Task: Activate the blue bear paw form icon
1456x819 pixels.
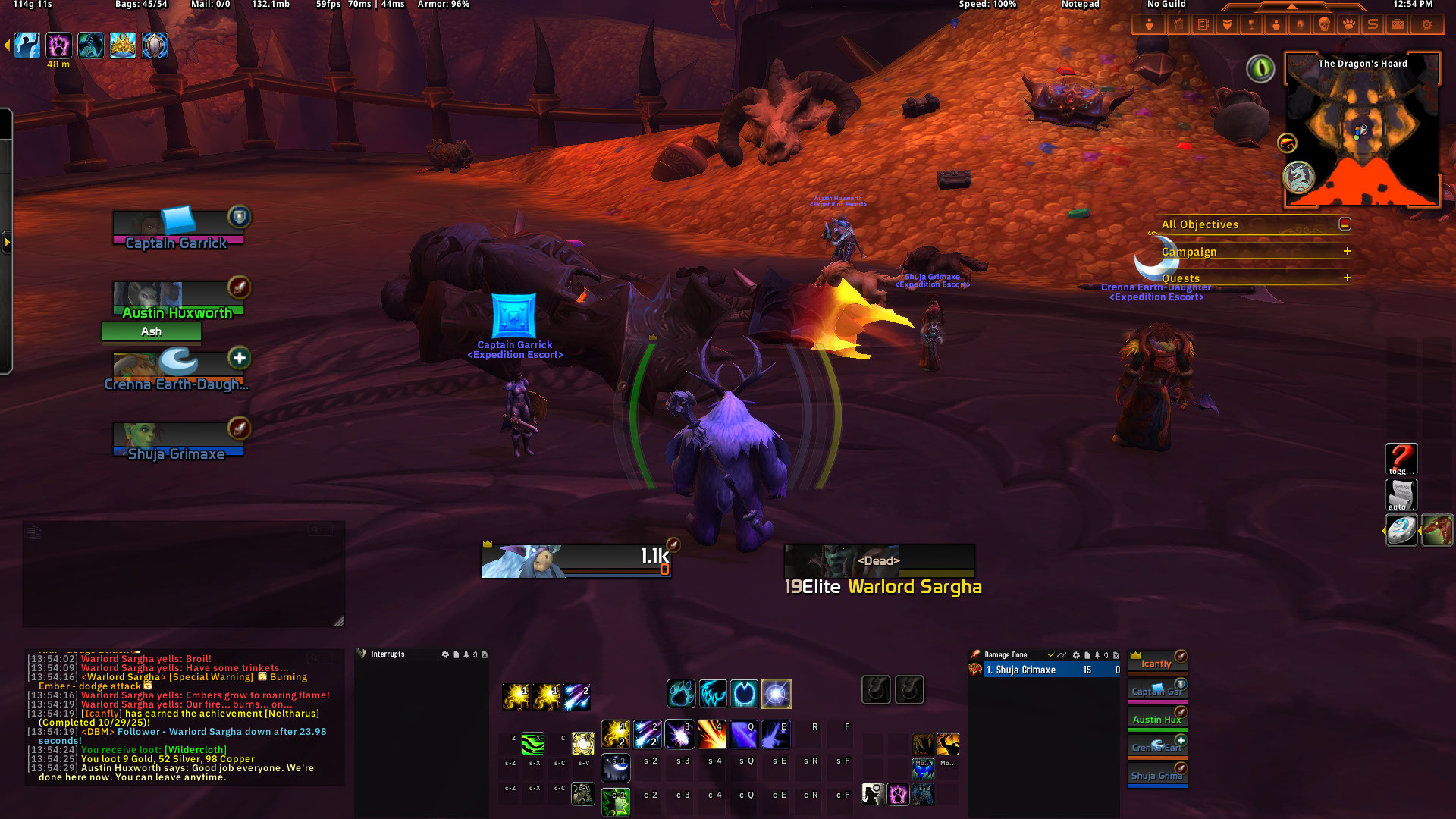Action: [x=680, y=693]
